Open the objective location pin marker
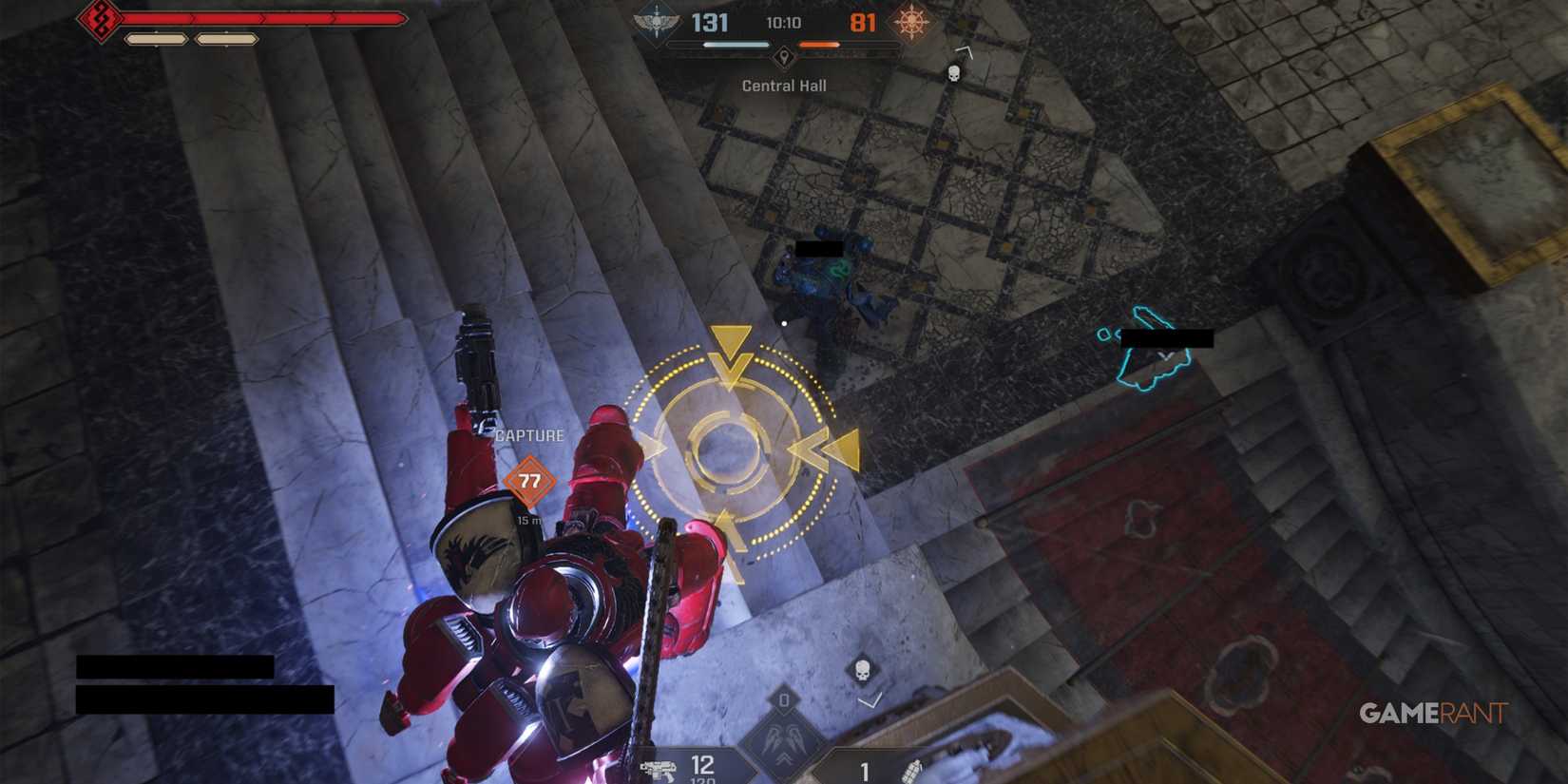Viewport: 1568px width, 784px height. click(783, 57)
